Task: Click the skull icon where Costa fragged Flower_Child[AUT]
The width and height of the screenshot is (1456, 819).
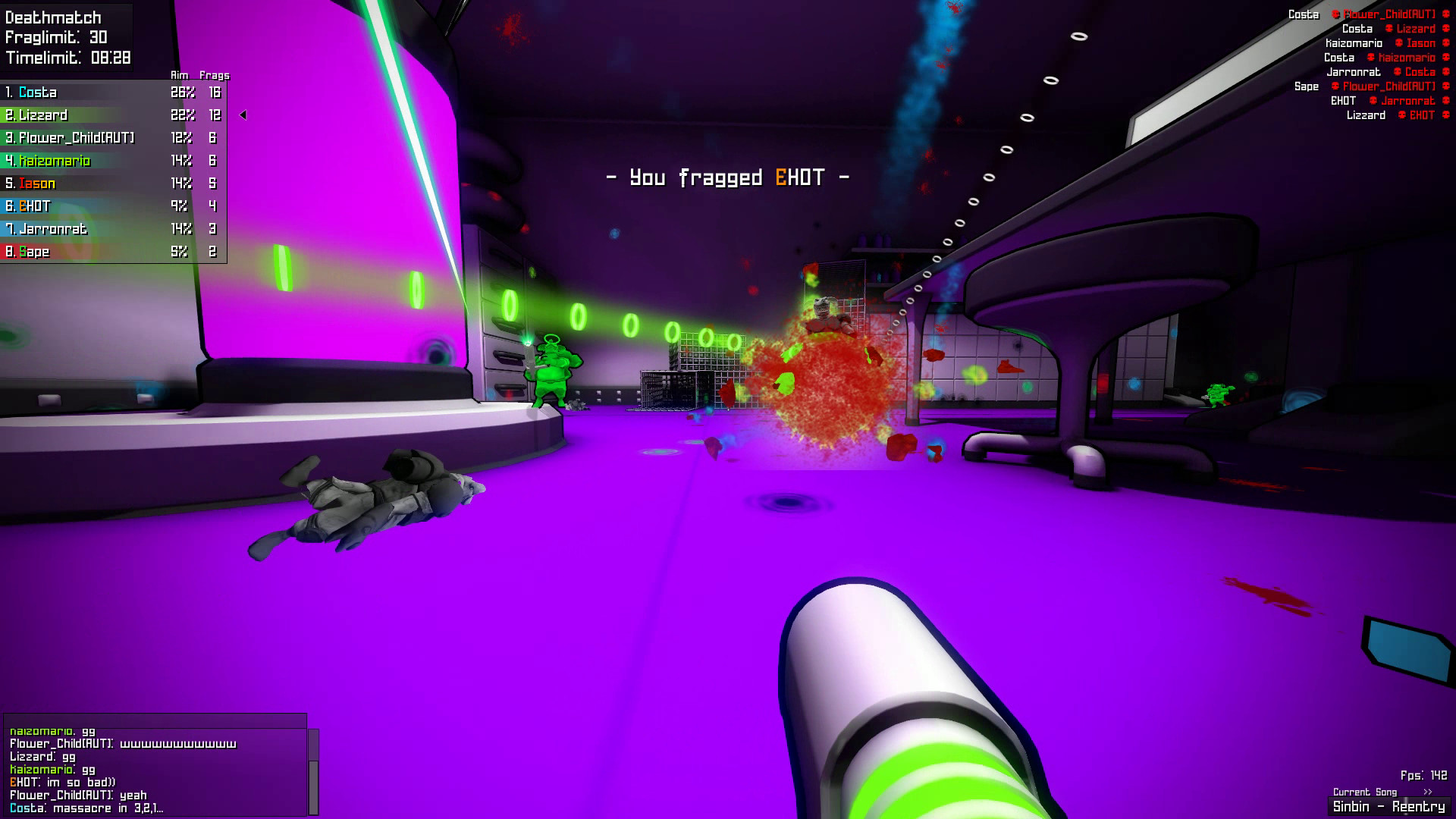Action: [1335, 15]
